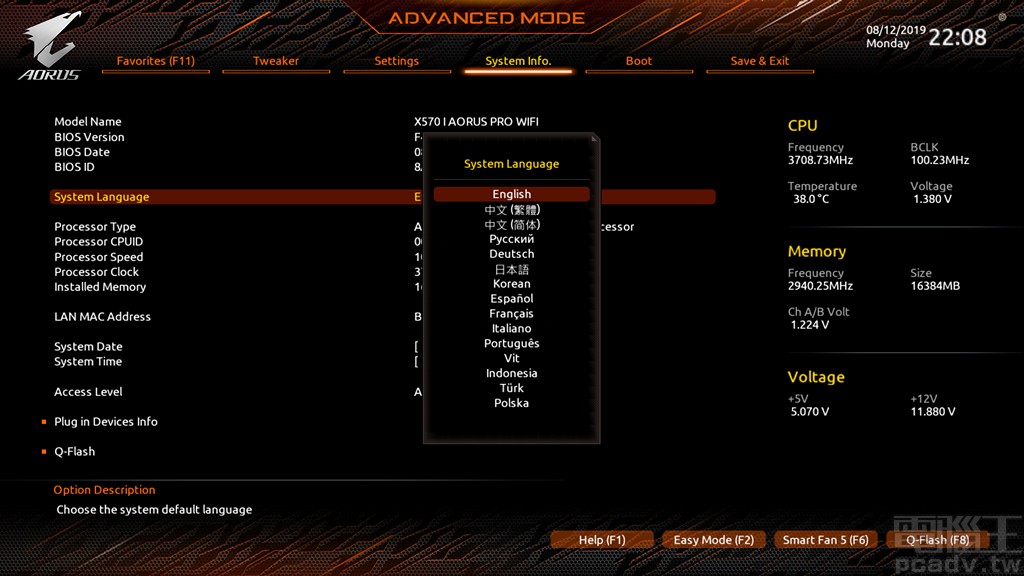This screenshot has height=576, width=1024.
Task: Open the Favorites (F11) tab
Action: pyautogui.click(x=155, y=61)
